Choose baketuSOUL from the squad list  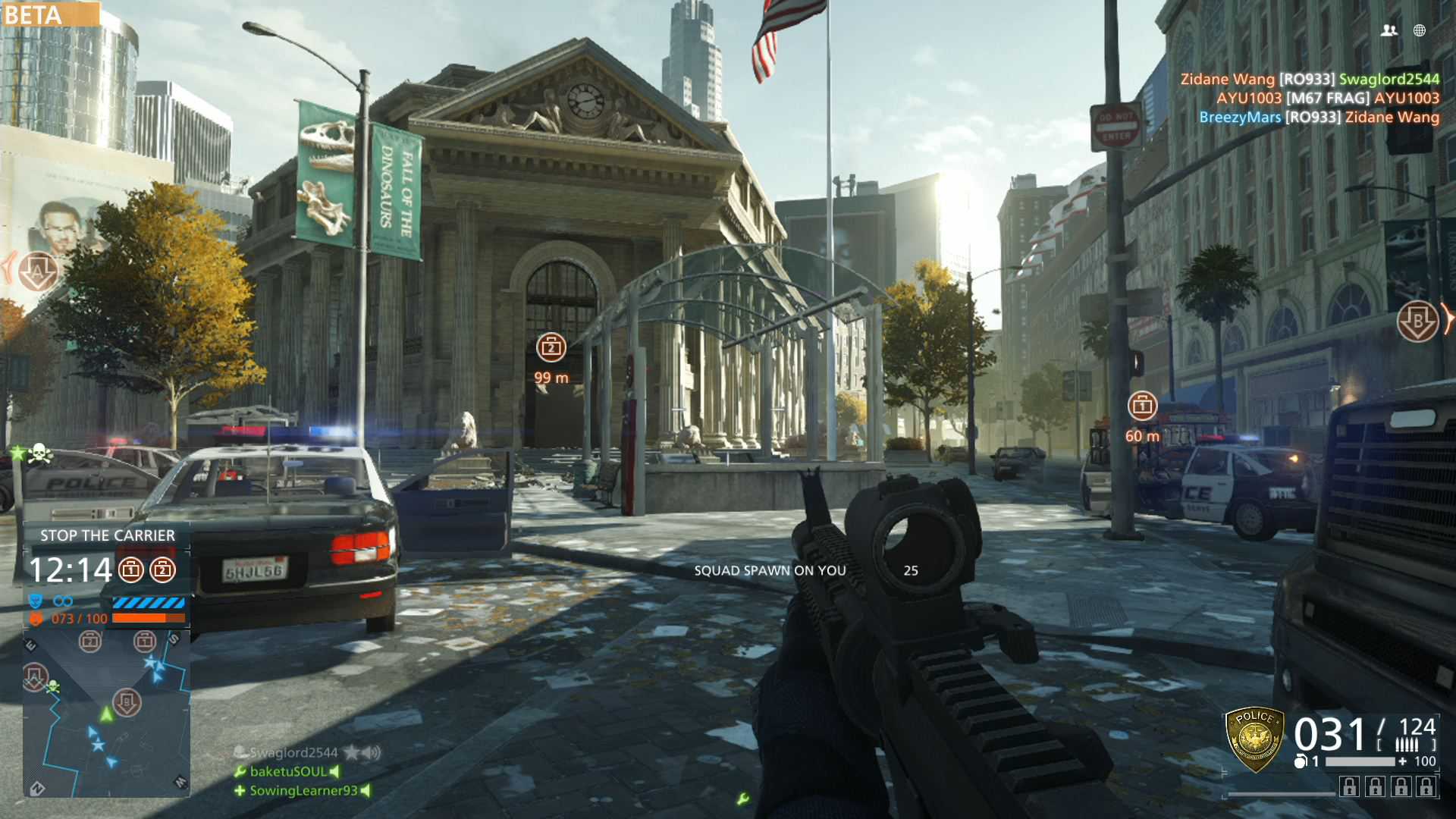pos(287,771)
